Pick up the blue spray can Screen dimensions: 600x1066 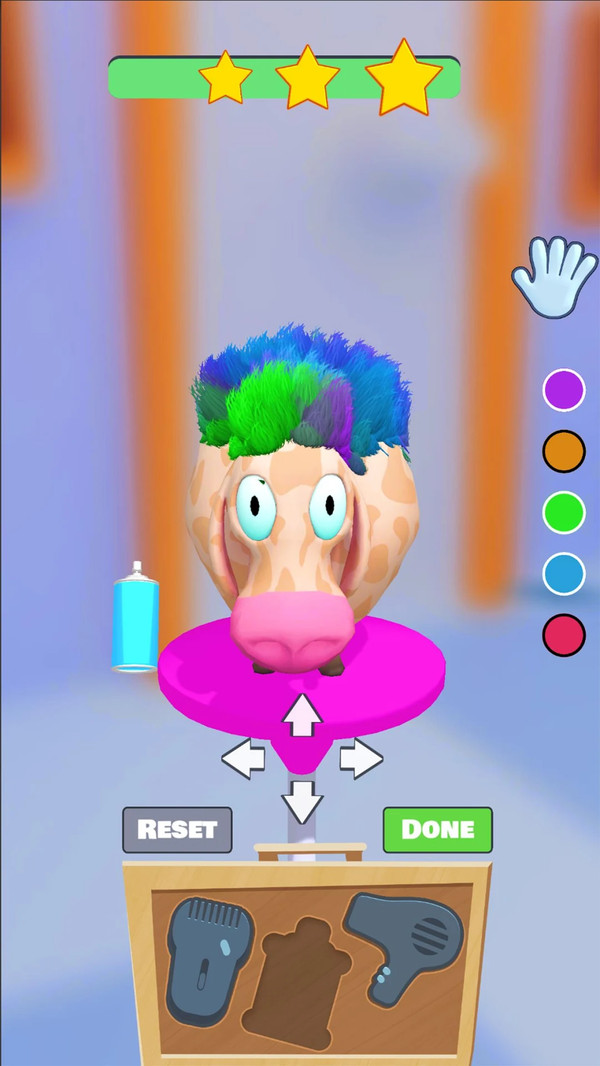(x=136, y=617)
